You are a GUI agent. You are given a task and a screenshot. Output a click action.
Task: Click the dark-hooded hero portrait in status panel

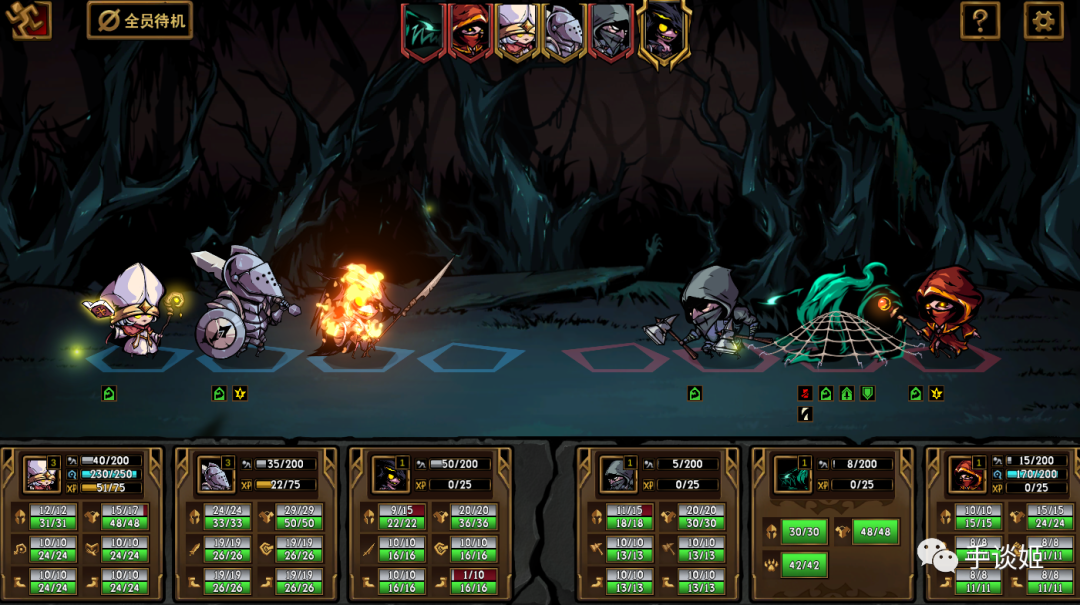pos(390,474)
